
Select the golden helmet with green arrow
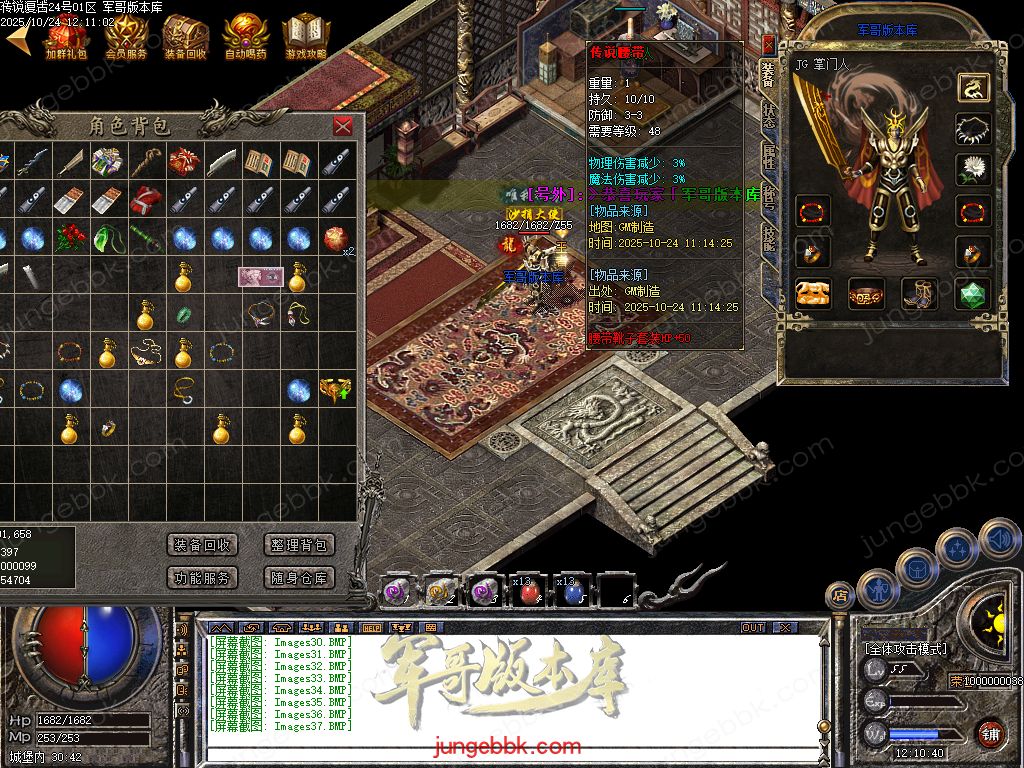[x=335, y=390]
